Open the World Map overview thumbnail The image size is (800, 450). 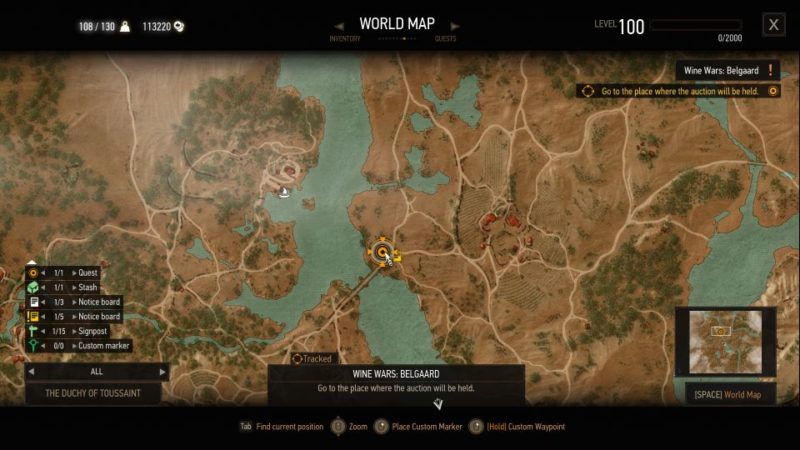tap(726, 343)
